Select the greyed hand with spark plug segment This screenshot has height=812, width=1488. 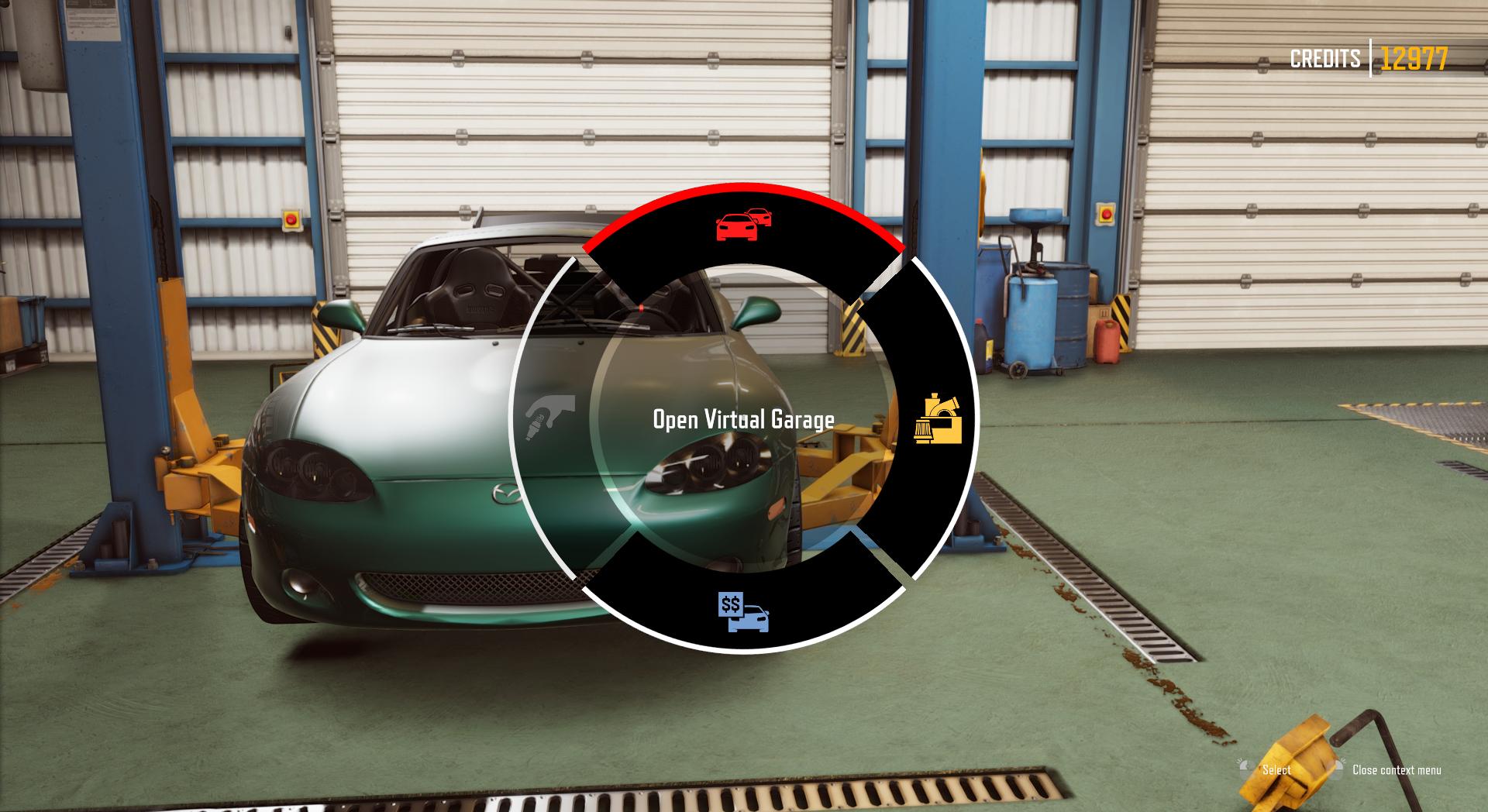click(x=549, y=417)
